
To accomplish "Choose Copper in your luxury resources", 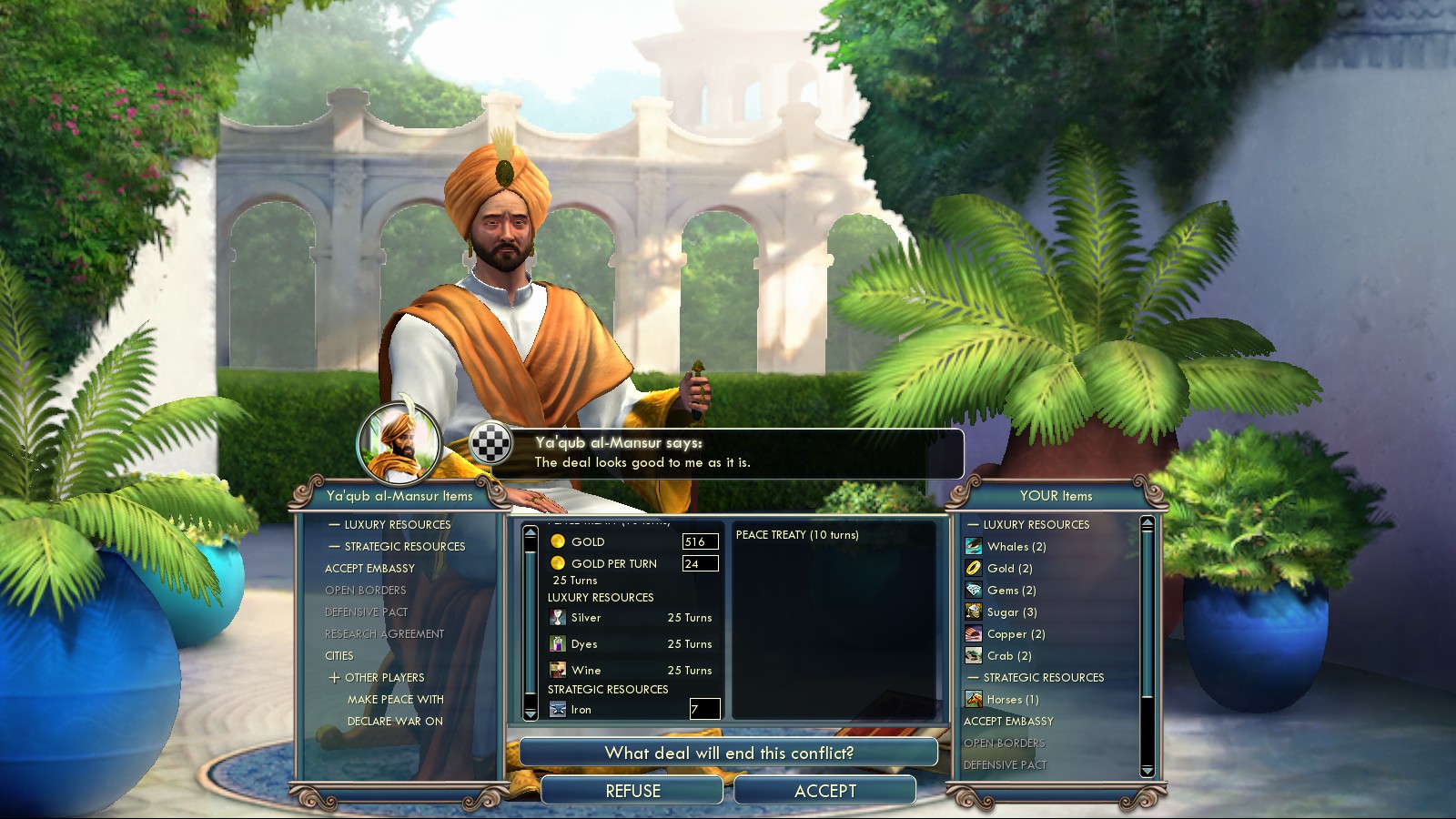I will (x=1016, y=634).
